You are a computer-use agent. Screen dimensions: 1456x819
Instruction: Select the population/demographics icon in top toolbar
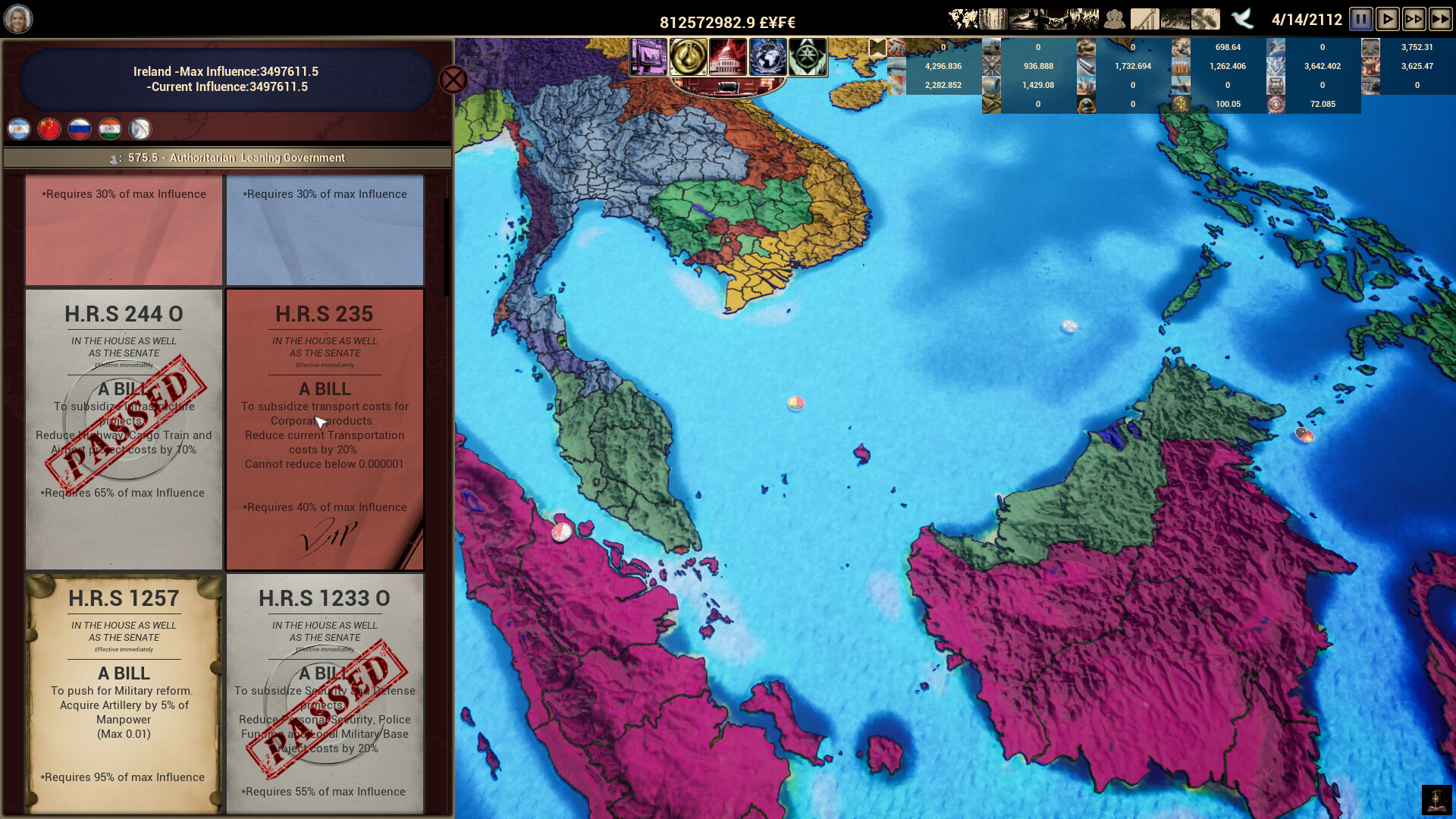click(1115, 17)
